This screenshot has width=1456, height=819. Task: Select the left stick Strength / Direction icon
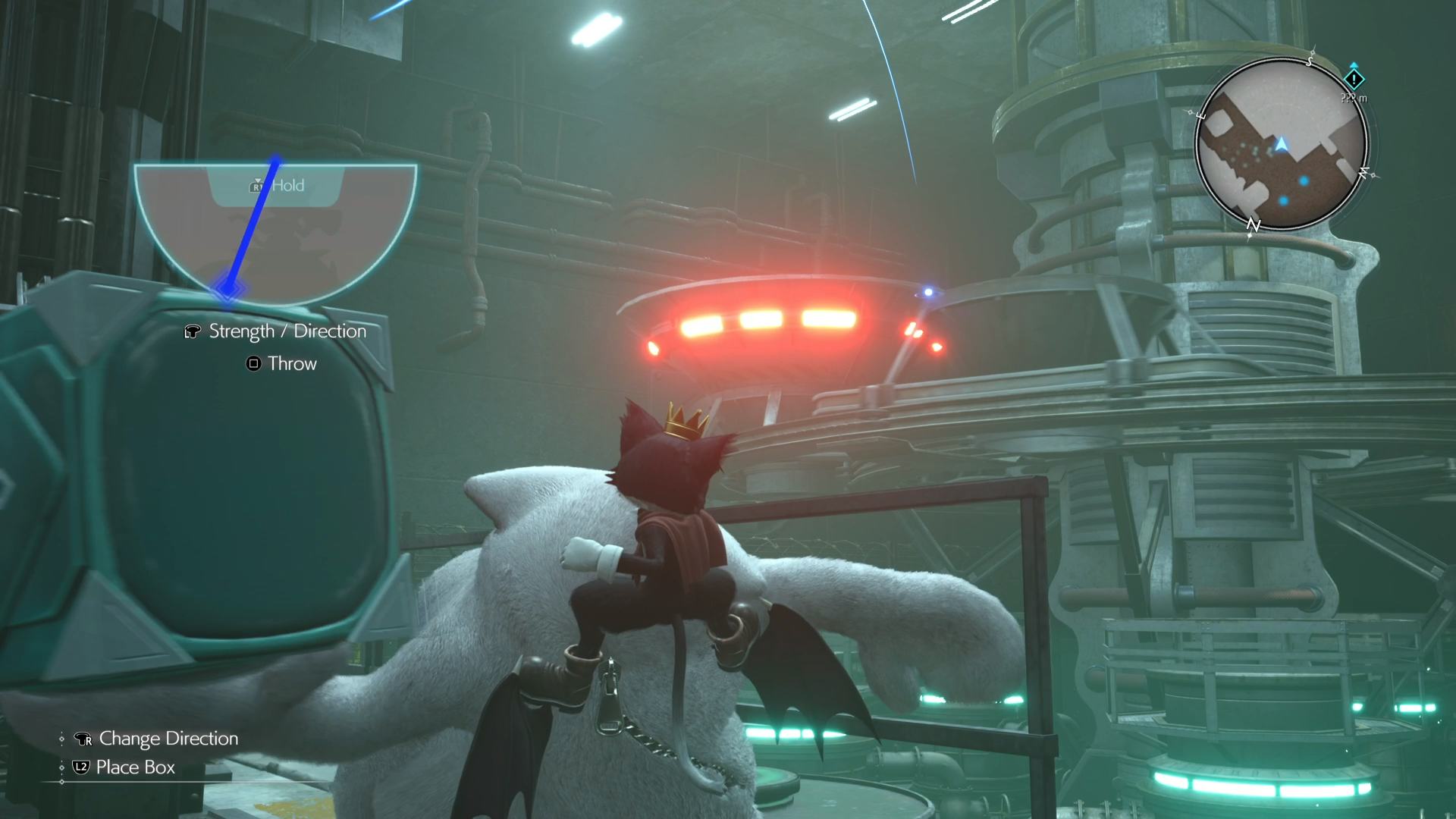point(192,331)
